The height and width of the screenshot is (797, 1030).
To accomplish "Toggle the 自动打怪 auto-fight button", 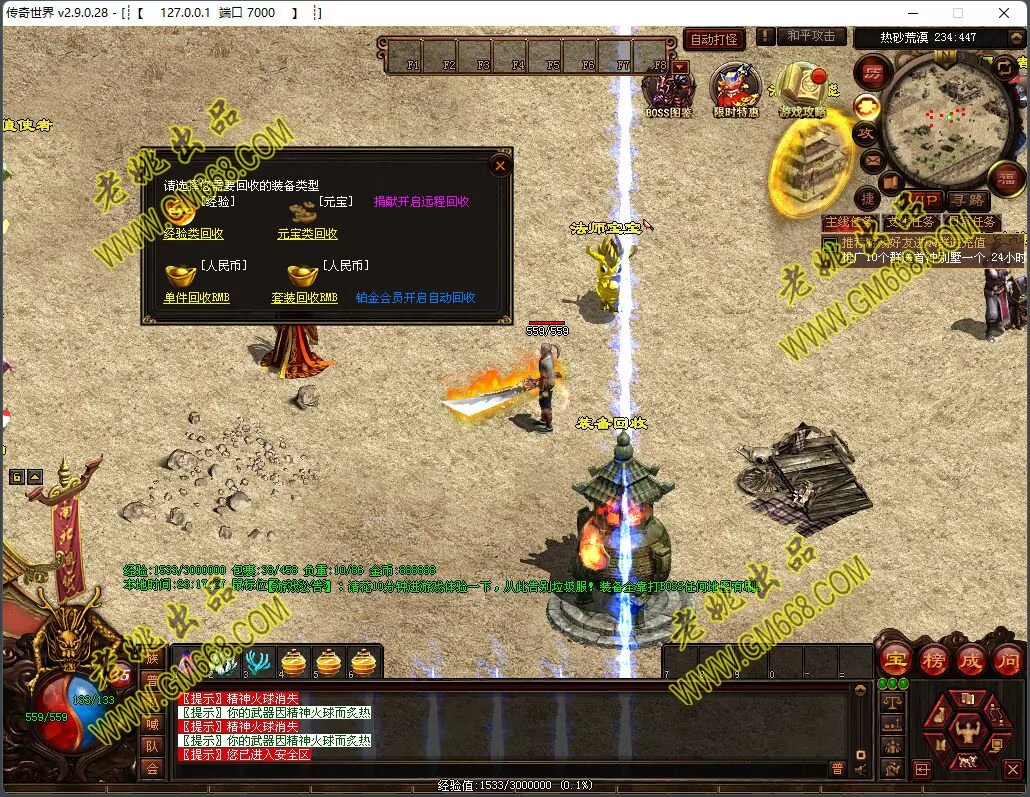I will tap(714, 39).
